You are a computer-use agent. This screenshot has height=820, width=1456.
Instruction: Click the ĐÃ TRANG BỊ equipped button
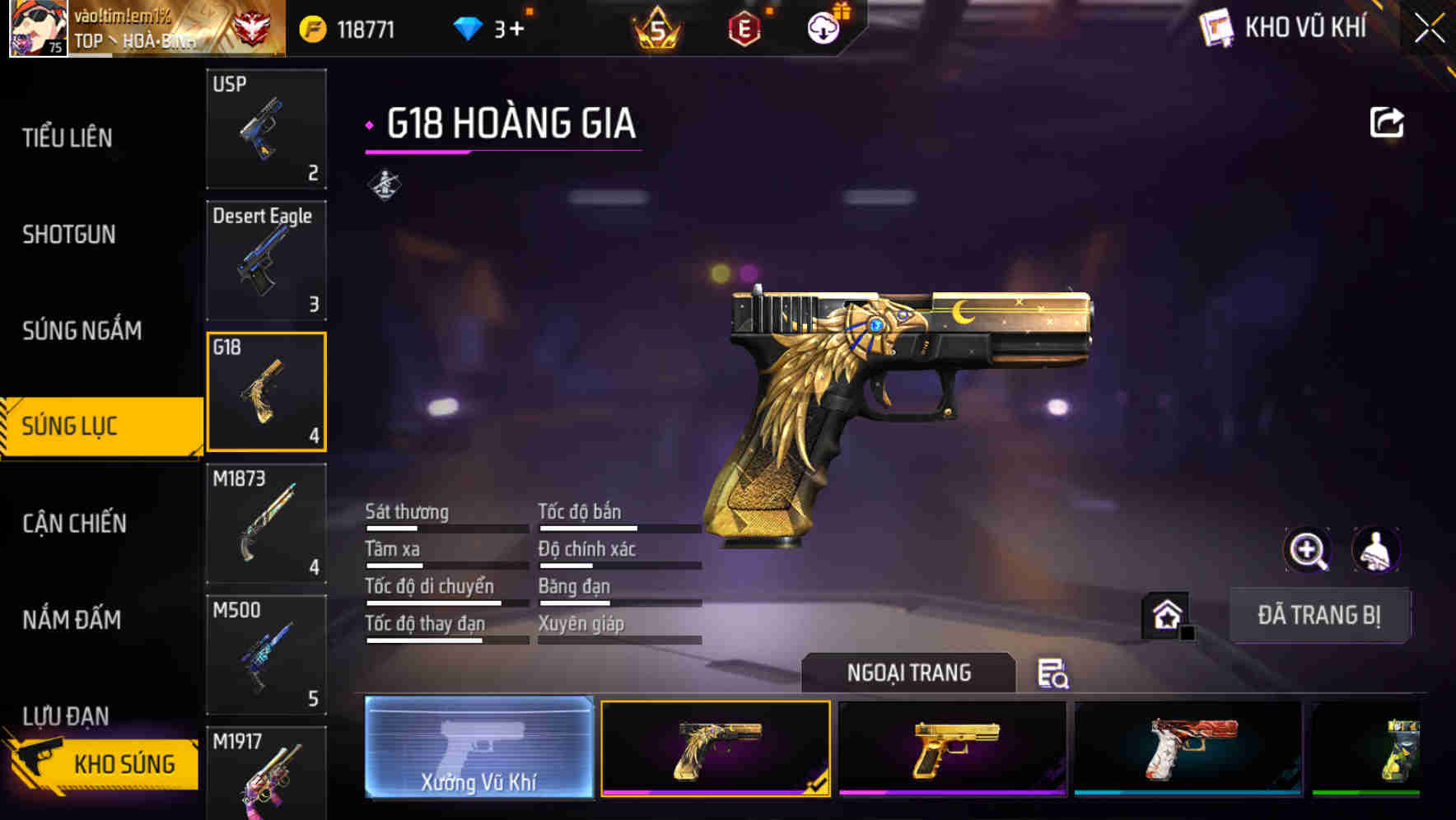click(1319, 616)
